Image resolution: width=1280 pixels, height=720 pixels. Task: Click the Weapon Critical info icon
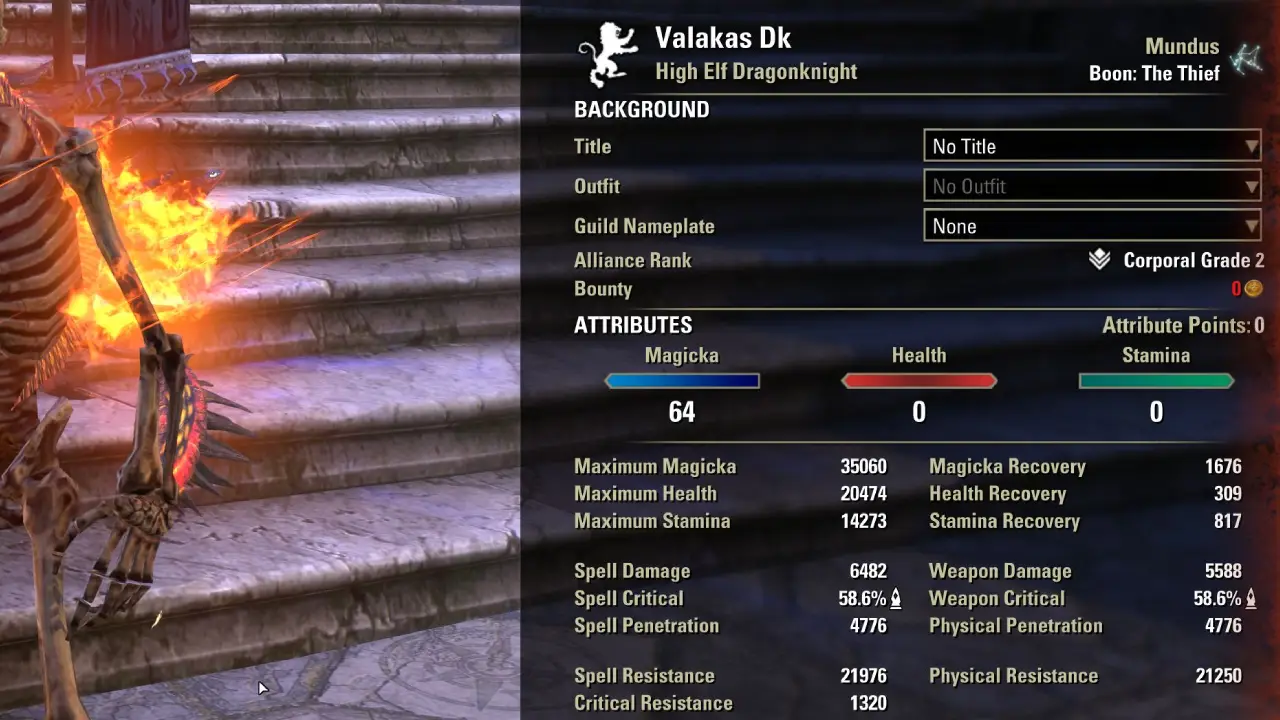[1251, 599]
